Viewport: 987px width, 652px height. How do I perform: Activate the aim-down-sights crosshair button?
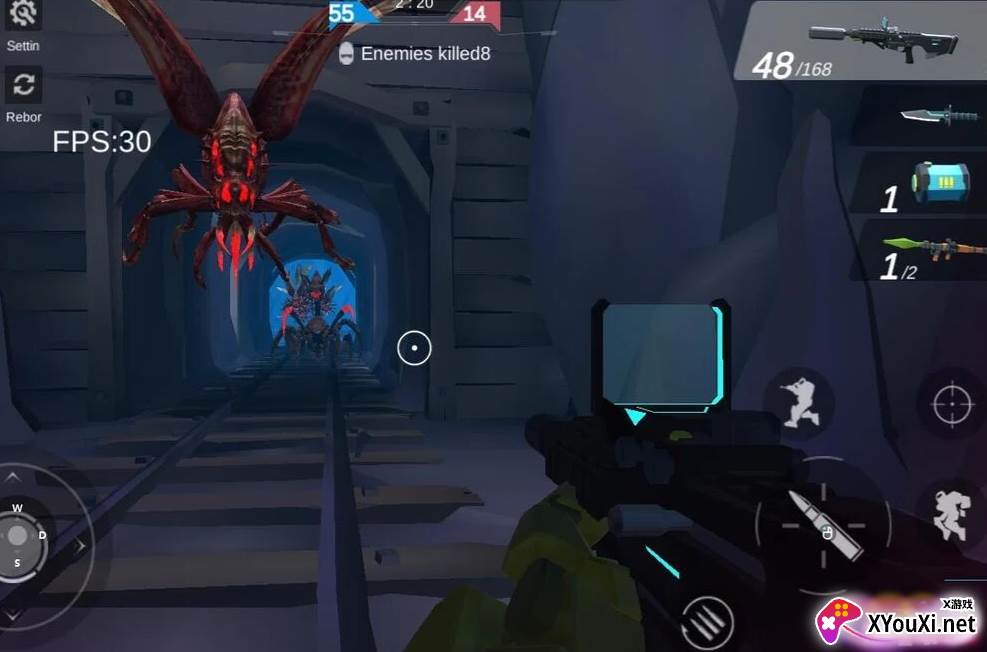(x=951, y=404)
